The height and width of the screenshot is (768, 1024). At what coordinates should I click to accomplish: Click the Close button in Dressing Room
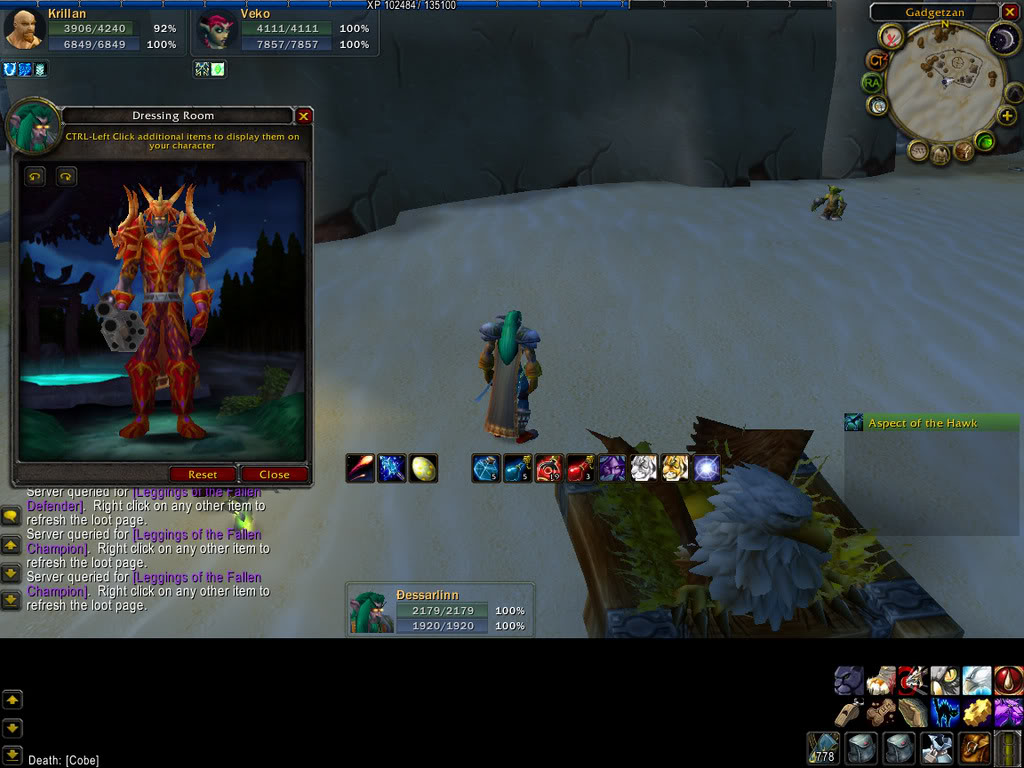[273, 474]
